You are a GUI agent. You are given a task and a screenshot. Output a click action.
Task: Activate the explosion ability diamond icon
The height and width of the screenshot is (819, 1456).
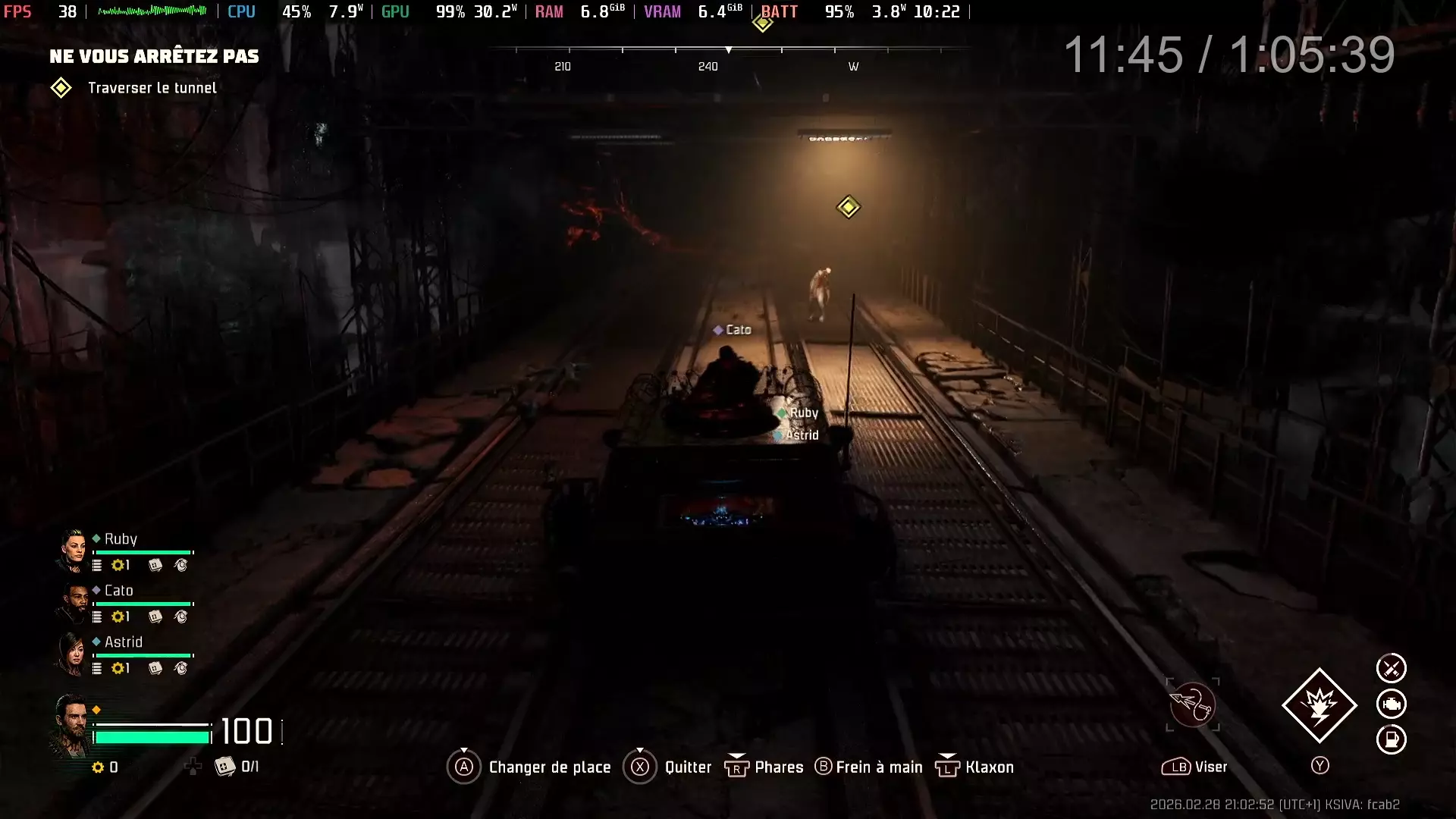click(1319, 705)
